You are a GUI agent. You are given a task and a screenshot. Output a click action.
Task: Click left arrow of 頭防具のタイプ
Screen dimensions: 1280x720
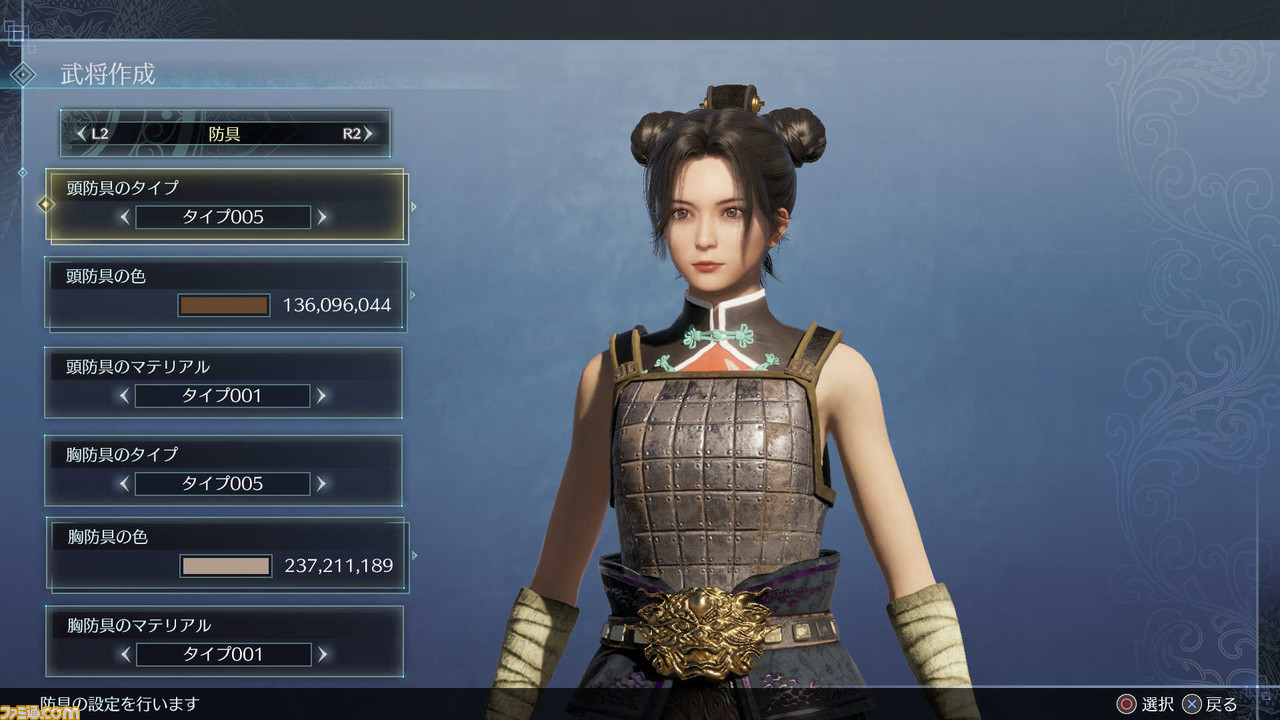tap(125, 216)
